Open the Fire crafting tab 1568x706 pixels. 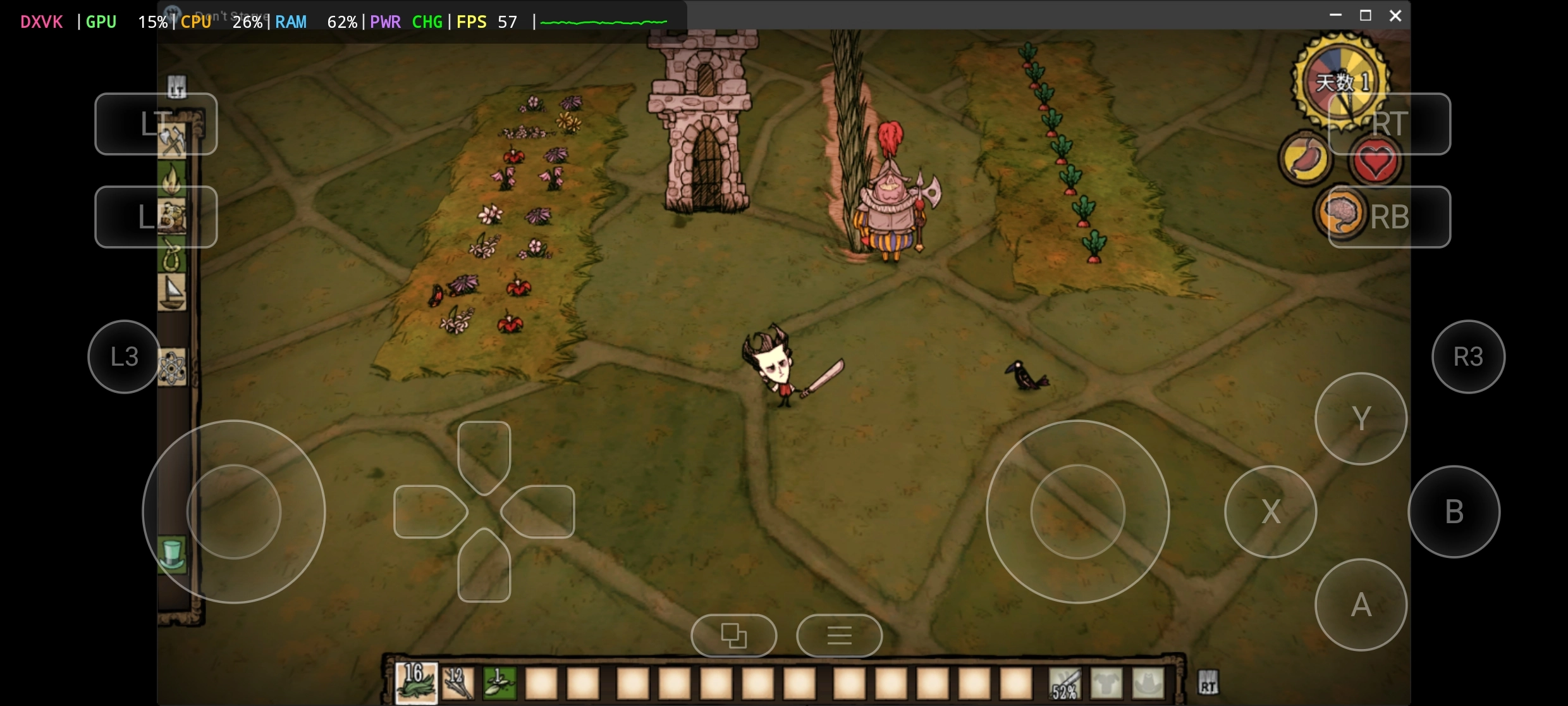(x=172, y=179)
